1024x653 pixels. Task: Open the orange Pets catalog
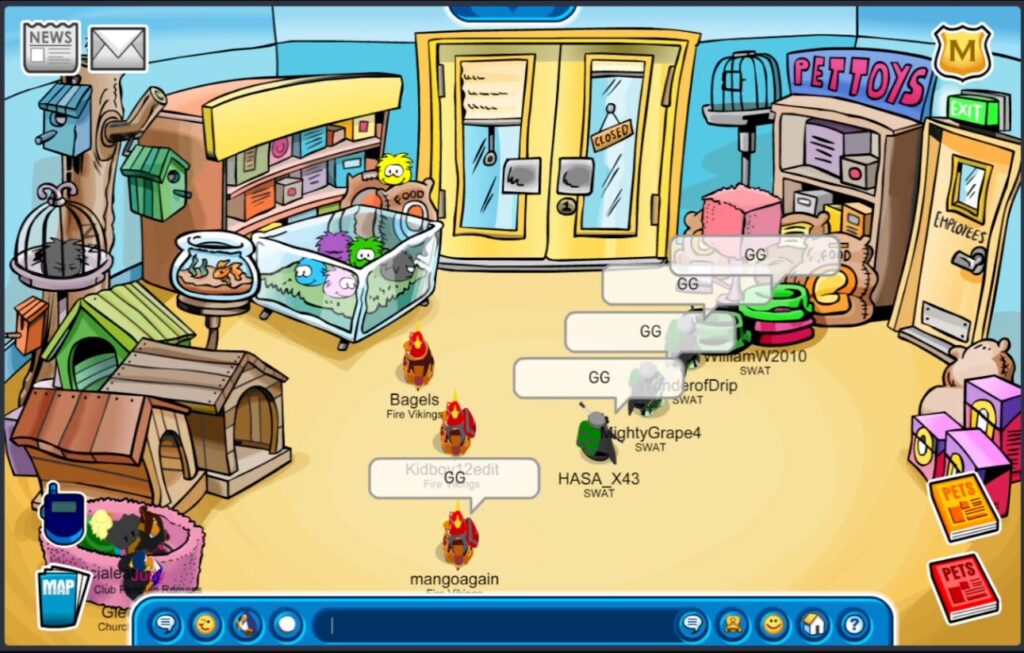tap(962, 506)
